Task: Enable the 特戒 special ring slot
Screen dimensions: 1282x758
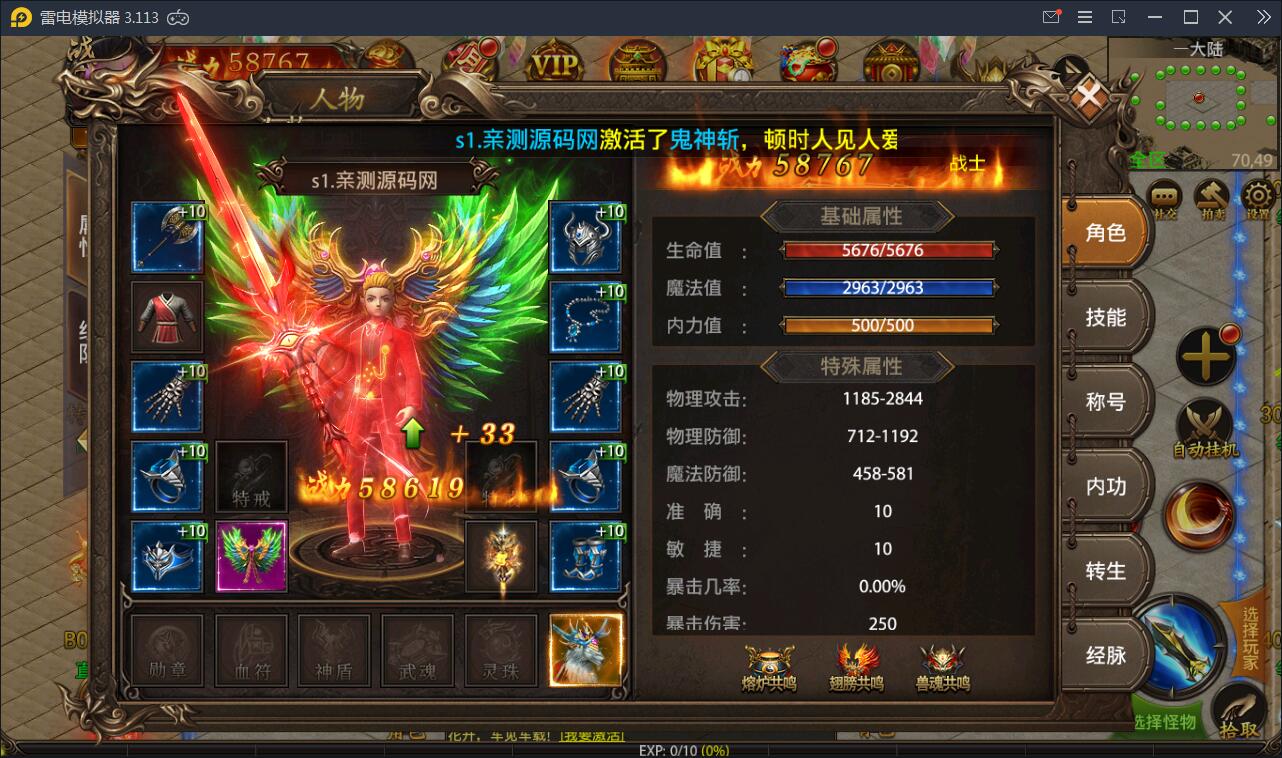Action: pos(251,477)
